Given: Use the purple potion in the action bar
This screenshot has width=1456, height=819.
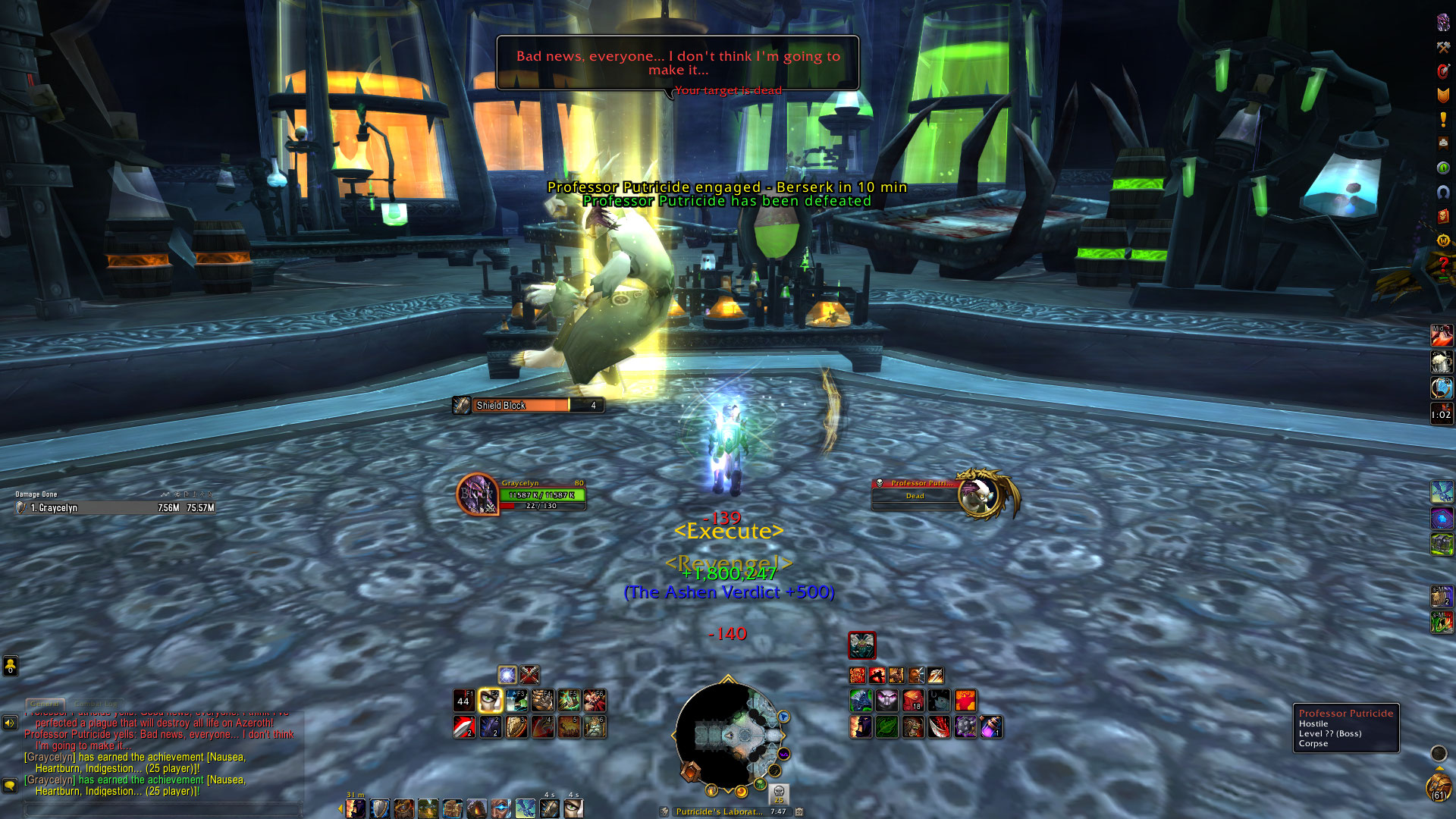Looking at the screenshot, I should click(x=991, y=727).
